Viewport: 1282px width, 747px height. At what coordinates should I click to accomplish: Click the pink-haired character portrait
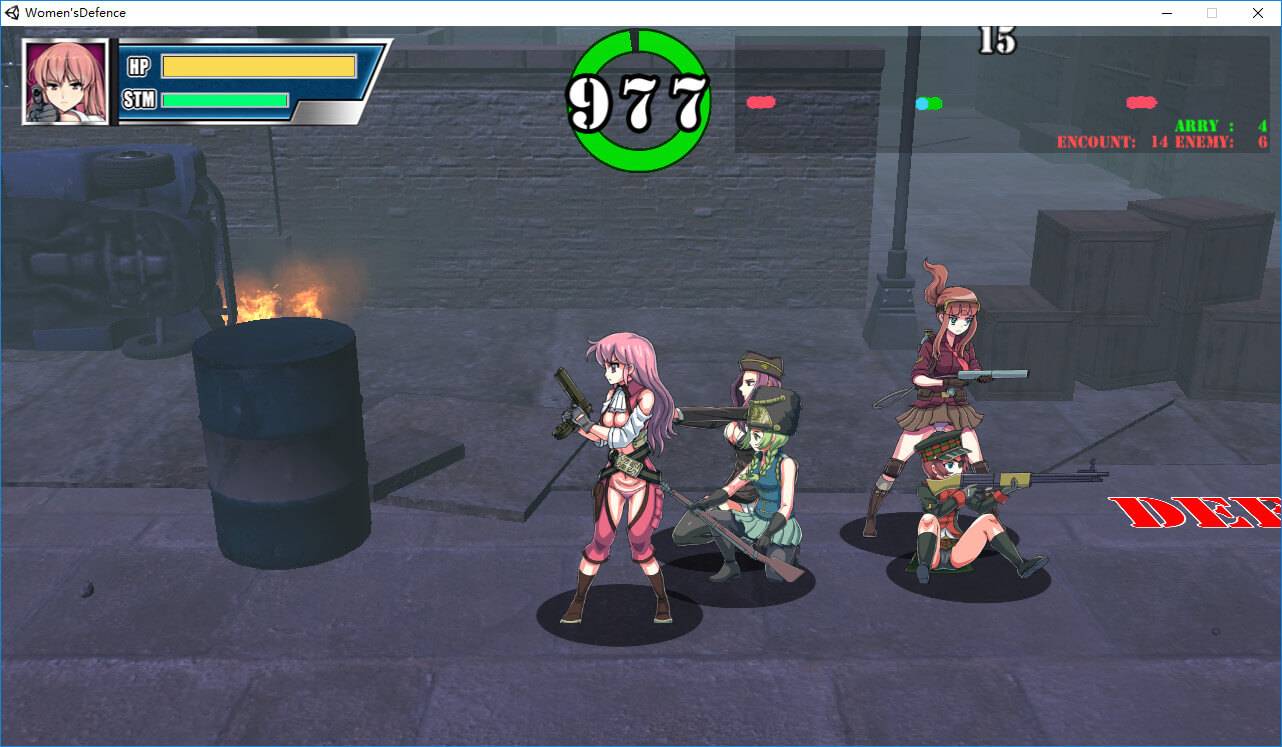[65, 82]
